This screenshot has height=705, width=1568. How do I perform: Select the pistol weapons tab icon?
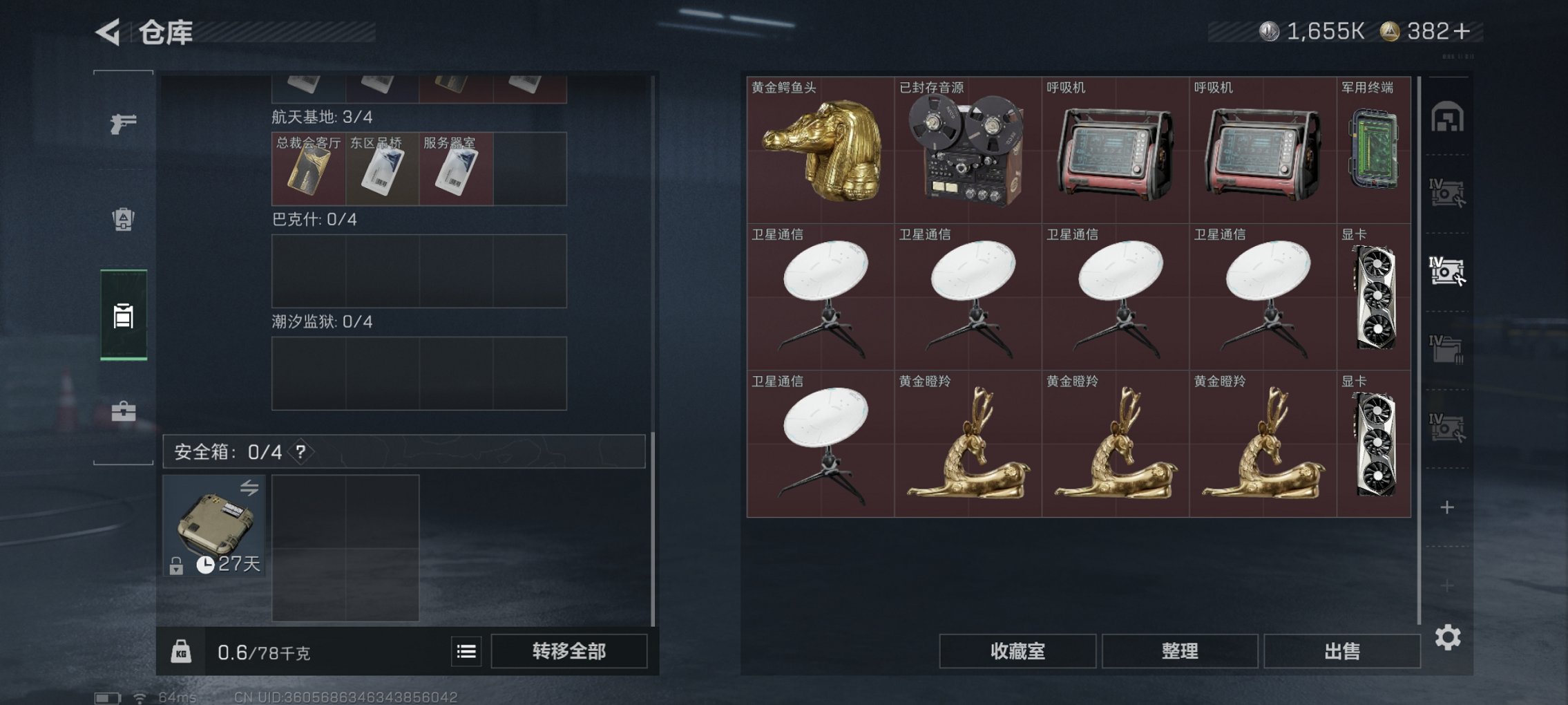(123, 123)
